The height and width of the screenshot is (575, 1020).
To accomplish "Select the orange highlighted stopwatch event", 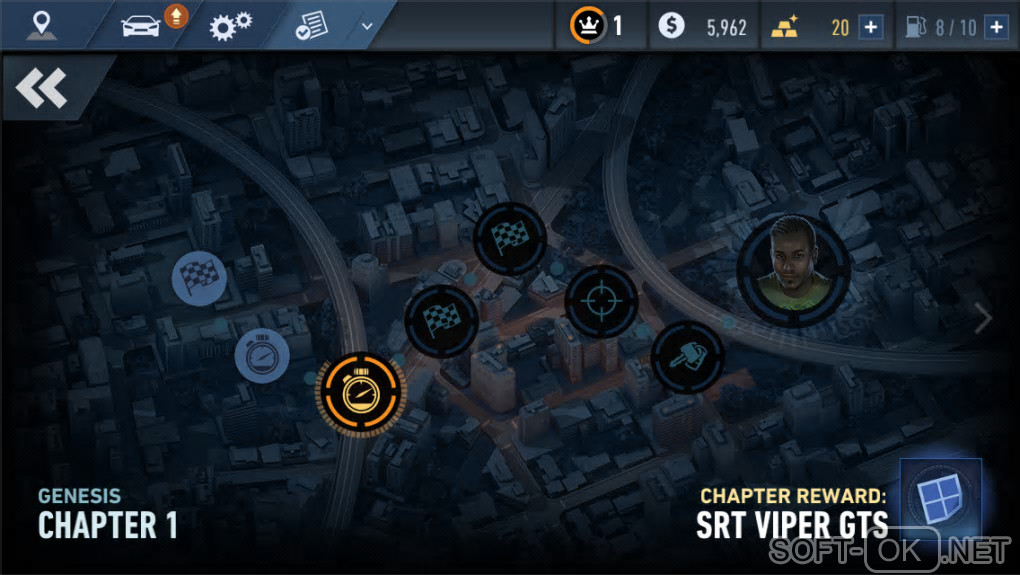I will coord(360,391).
